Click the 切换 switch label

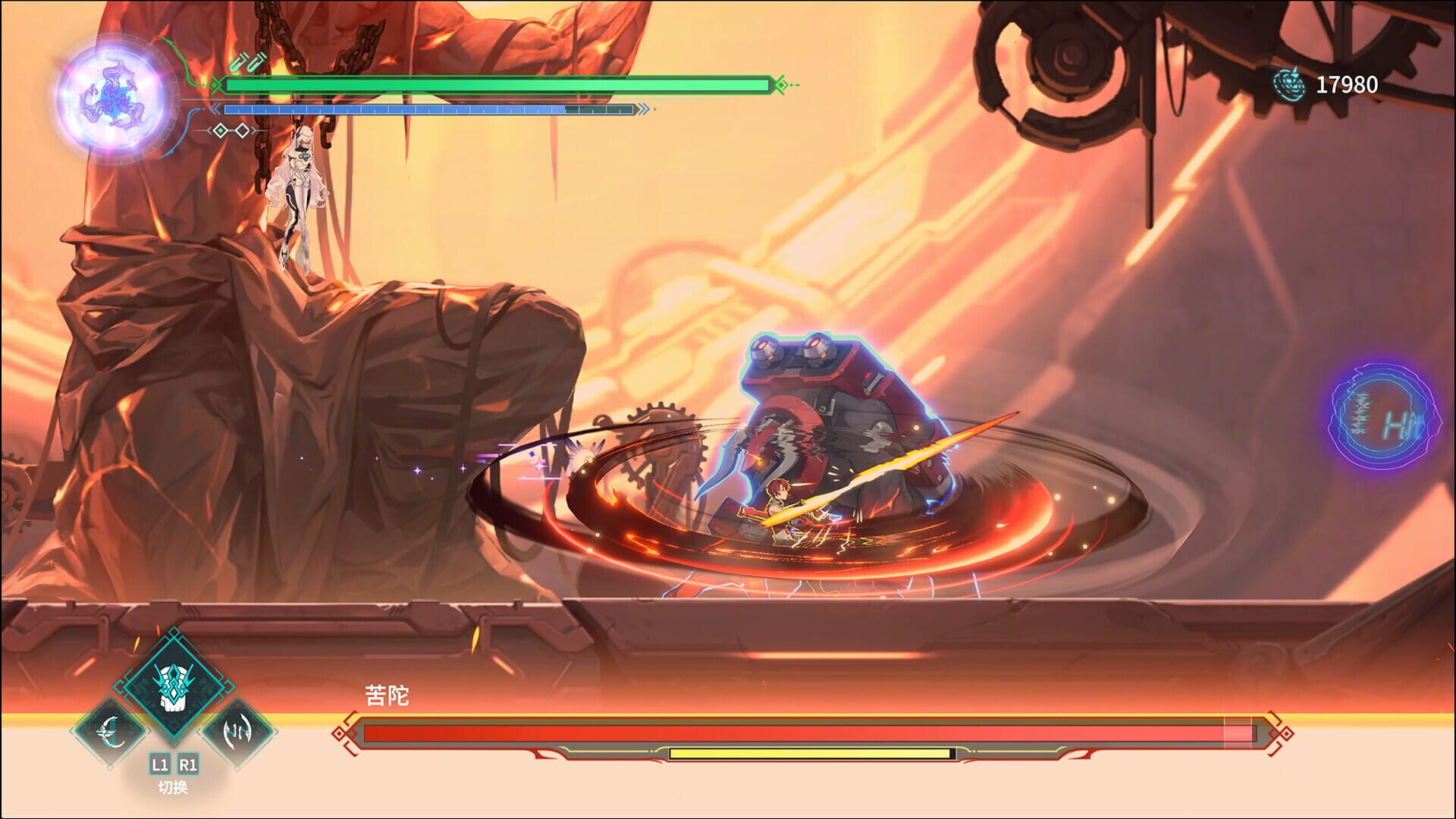point(173,786)
